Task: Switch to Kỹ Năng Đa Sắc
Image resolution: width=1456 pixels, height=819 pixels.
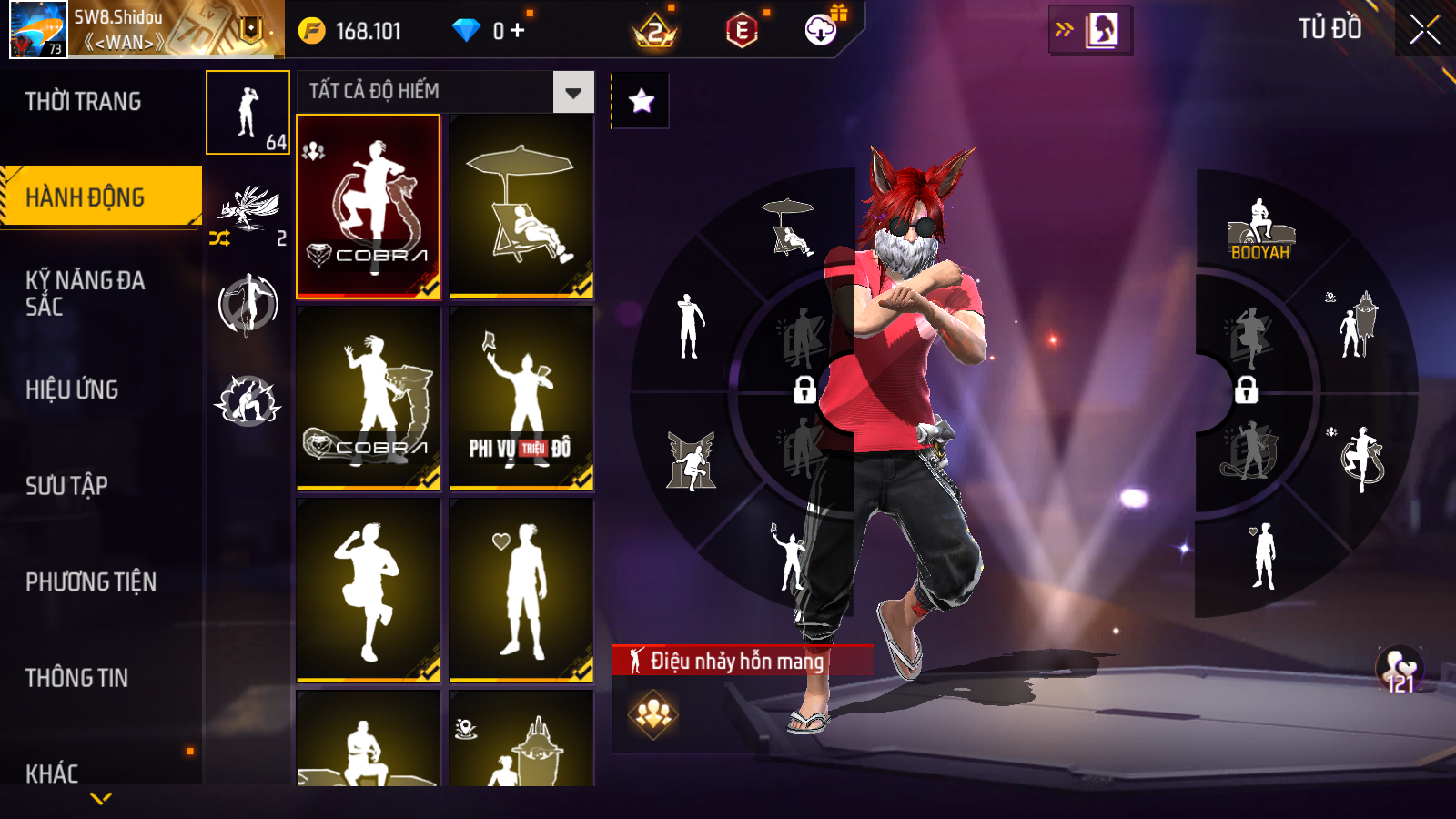Action: pos(86,293)
